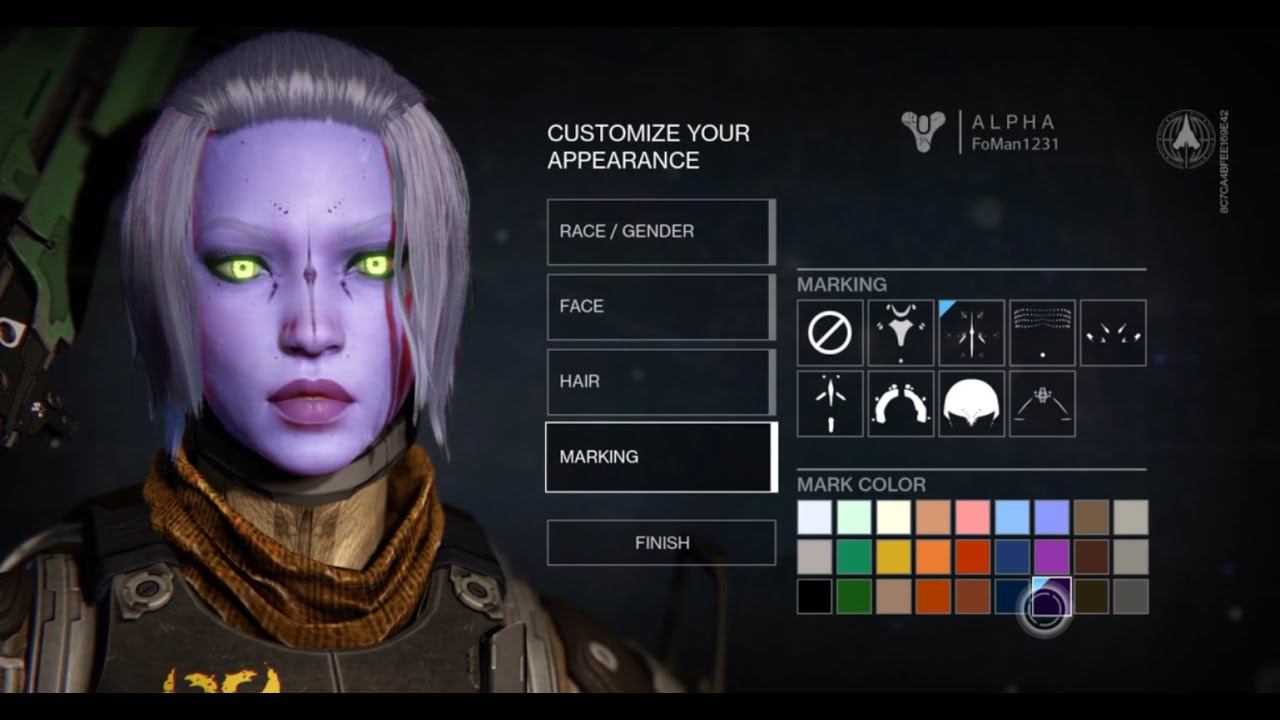Choose the Hair customization option
This screenshot has height=720, width=1280.
coord(660,382)
